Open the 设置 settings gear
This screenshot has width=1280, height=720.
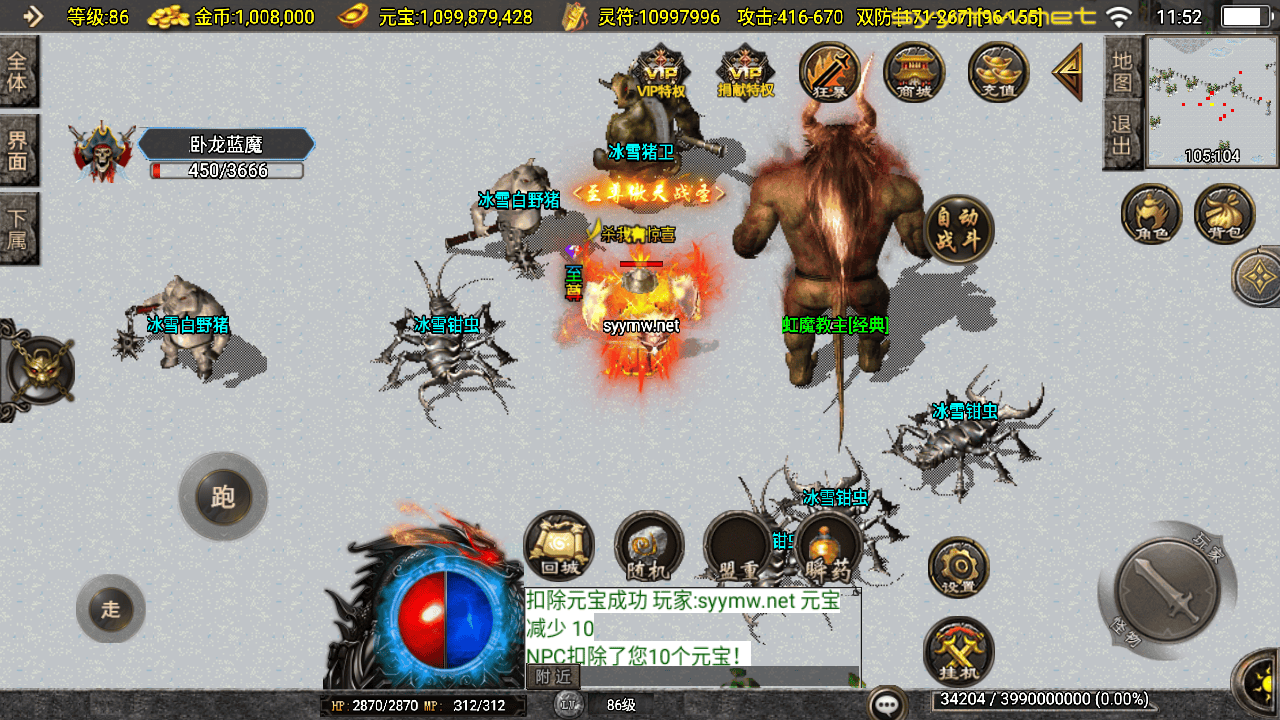958,568
